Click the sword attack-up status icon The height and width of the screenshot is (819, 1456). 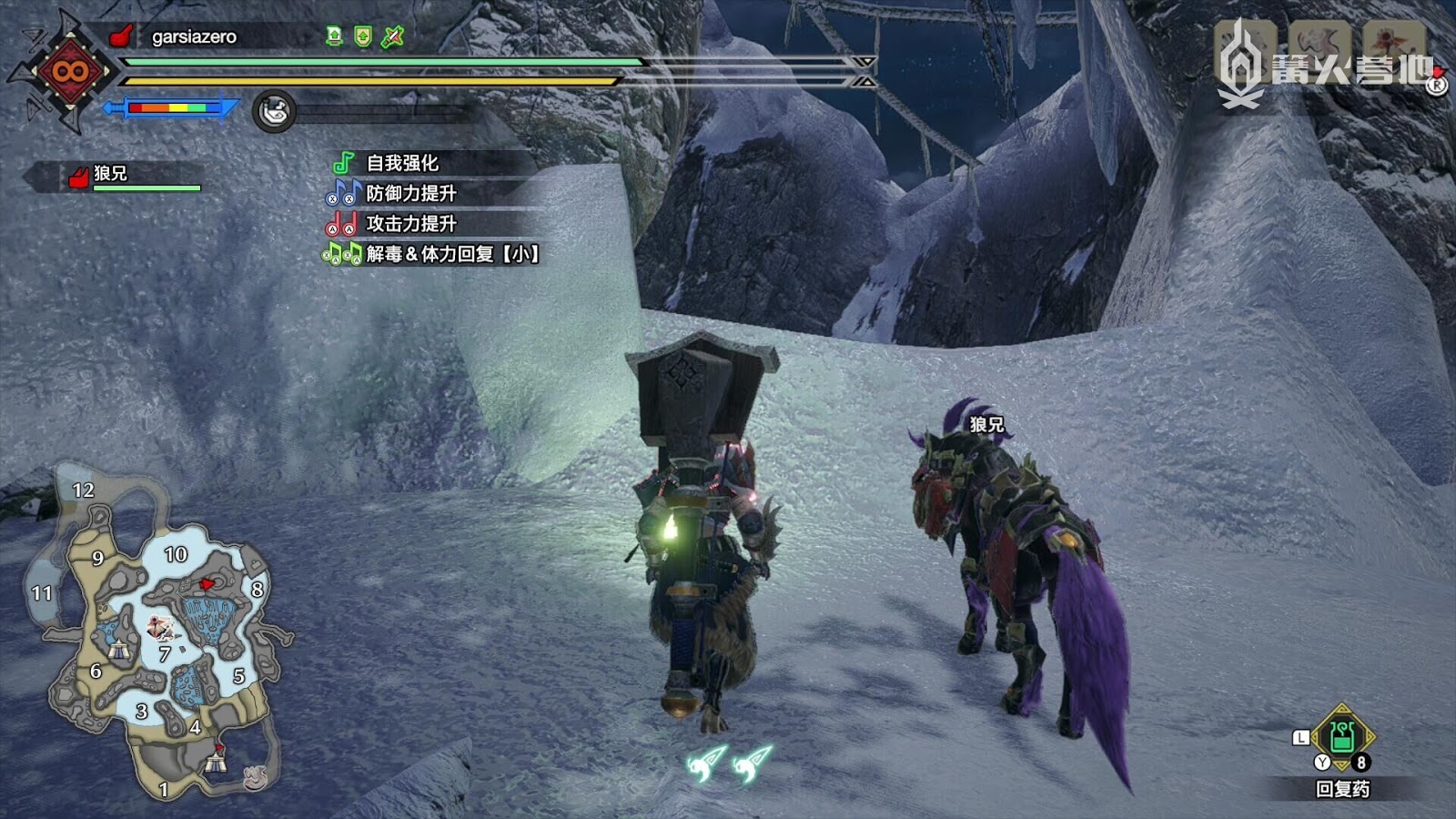point(392,36)
